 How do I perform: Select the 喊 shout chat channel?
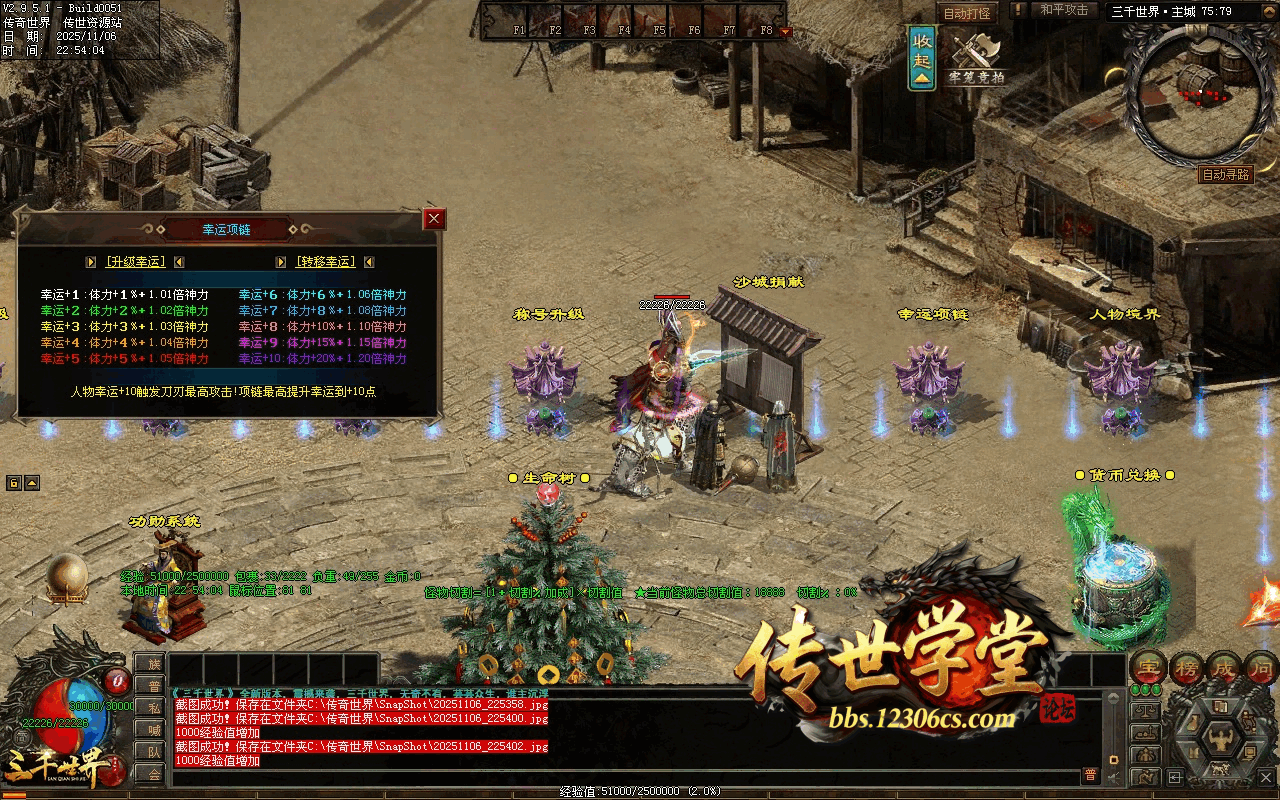(151, 730)
